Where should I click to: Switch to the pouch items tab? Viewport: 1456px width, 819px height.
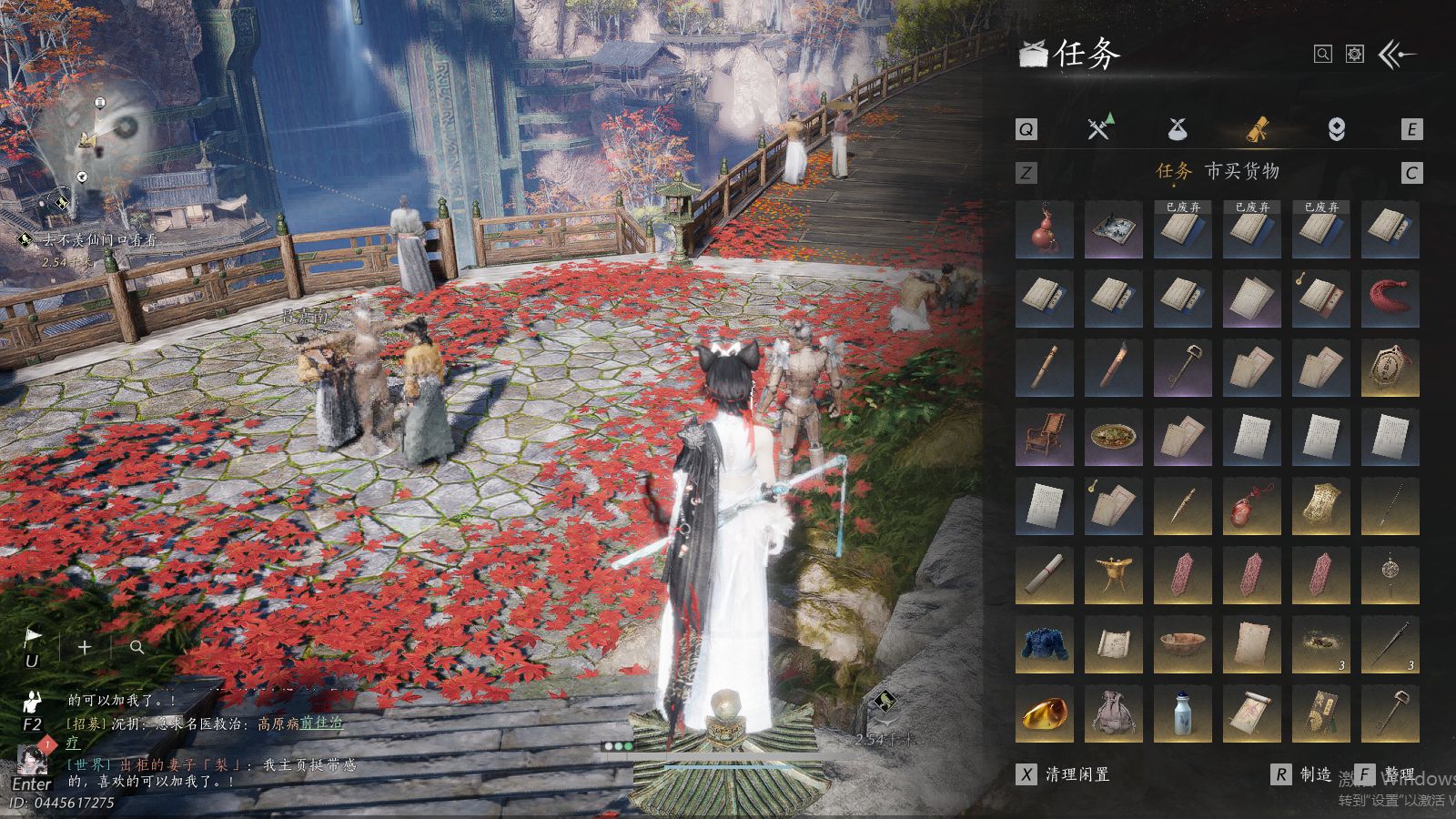tap(1178, 129)
